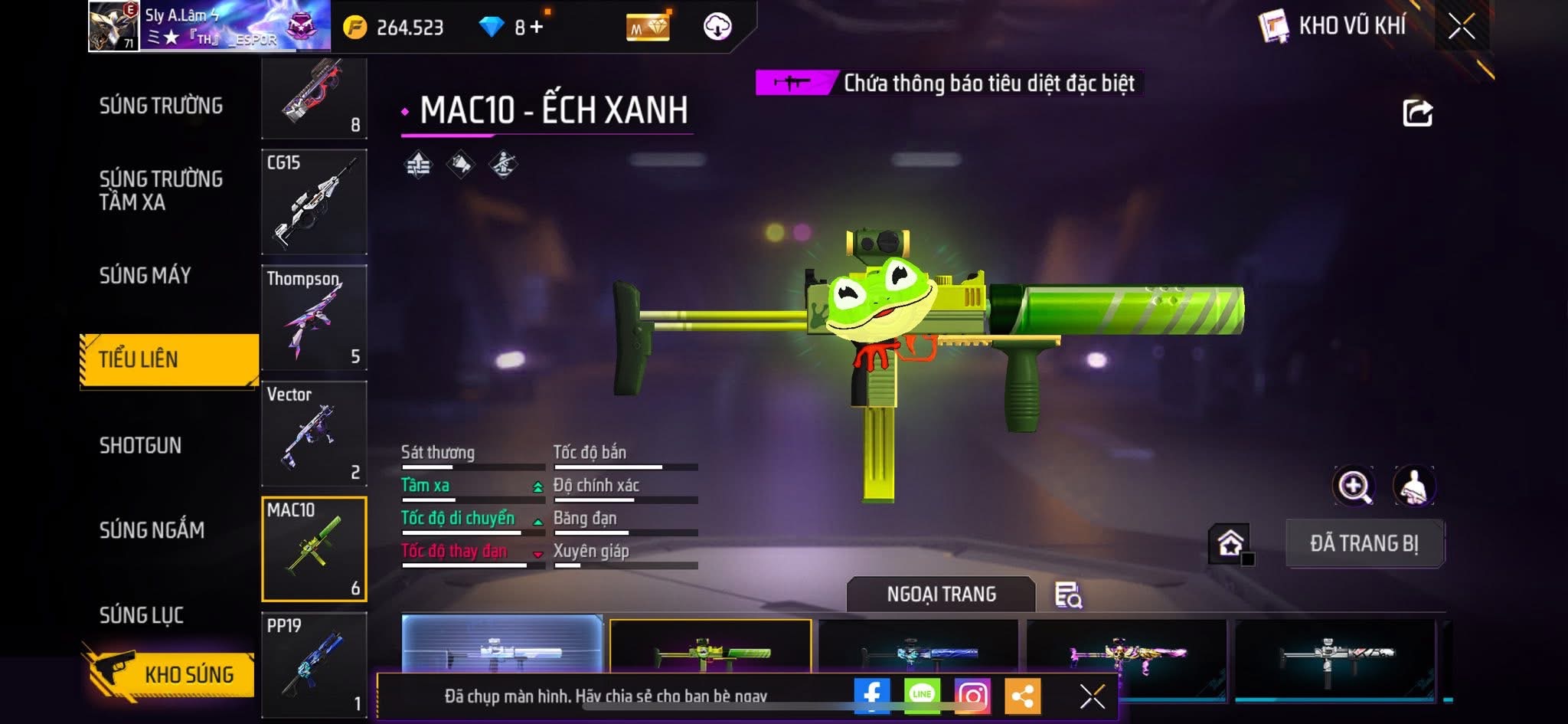
Task: Click the ĐÃ TRANG BỊ button
Action: click(1364, 543)
